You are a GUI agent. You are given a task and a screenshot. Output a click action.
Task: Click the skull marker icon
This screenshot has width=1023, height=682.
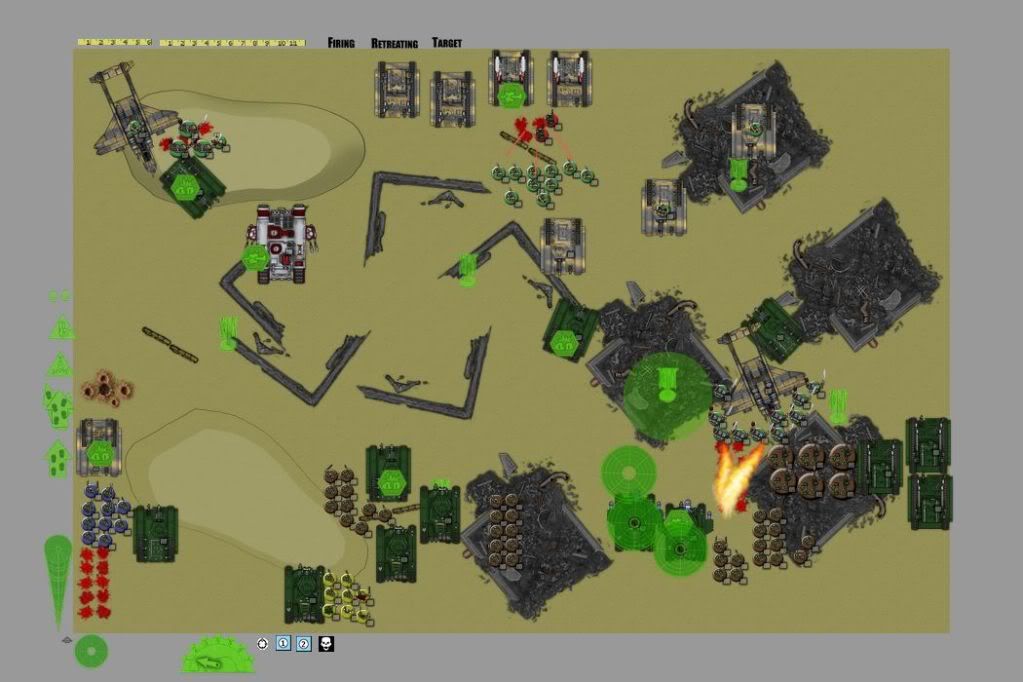pos(326,644)
